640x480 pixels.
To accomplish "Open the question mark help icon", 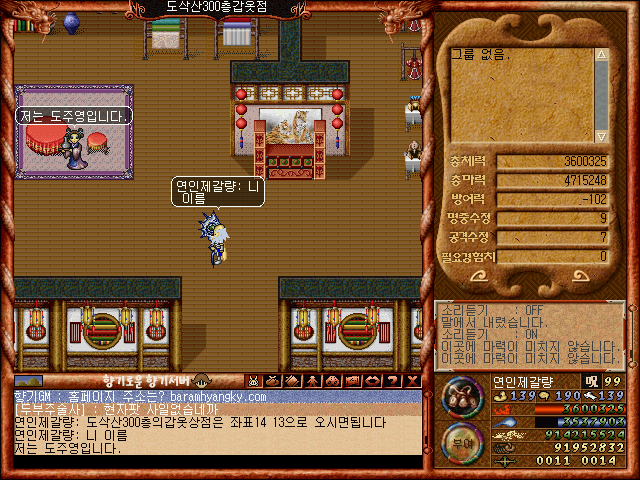I will [x=393, y=381].
